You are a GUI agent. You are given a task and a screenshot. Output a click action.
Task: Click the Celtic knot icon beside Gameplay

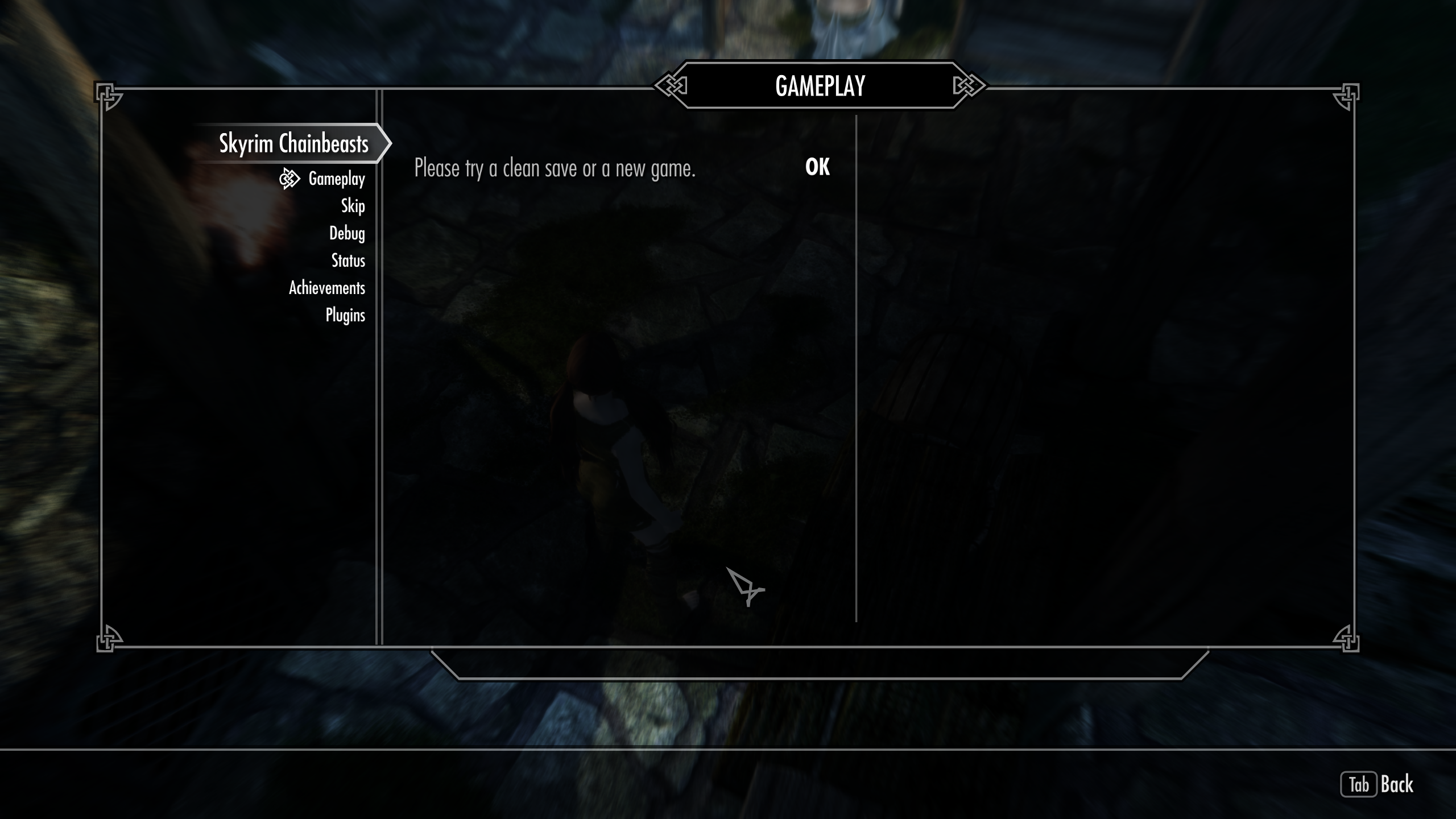pyautogui.click(x=289, y=180)
